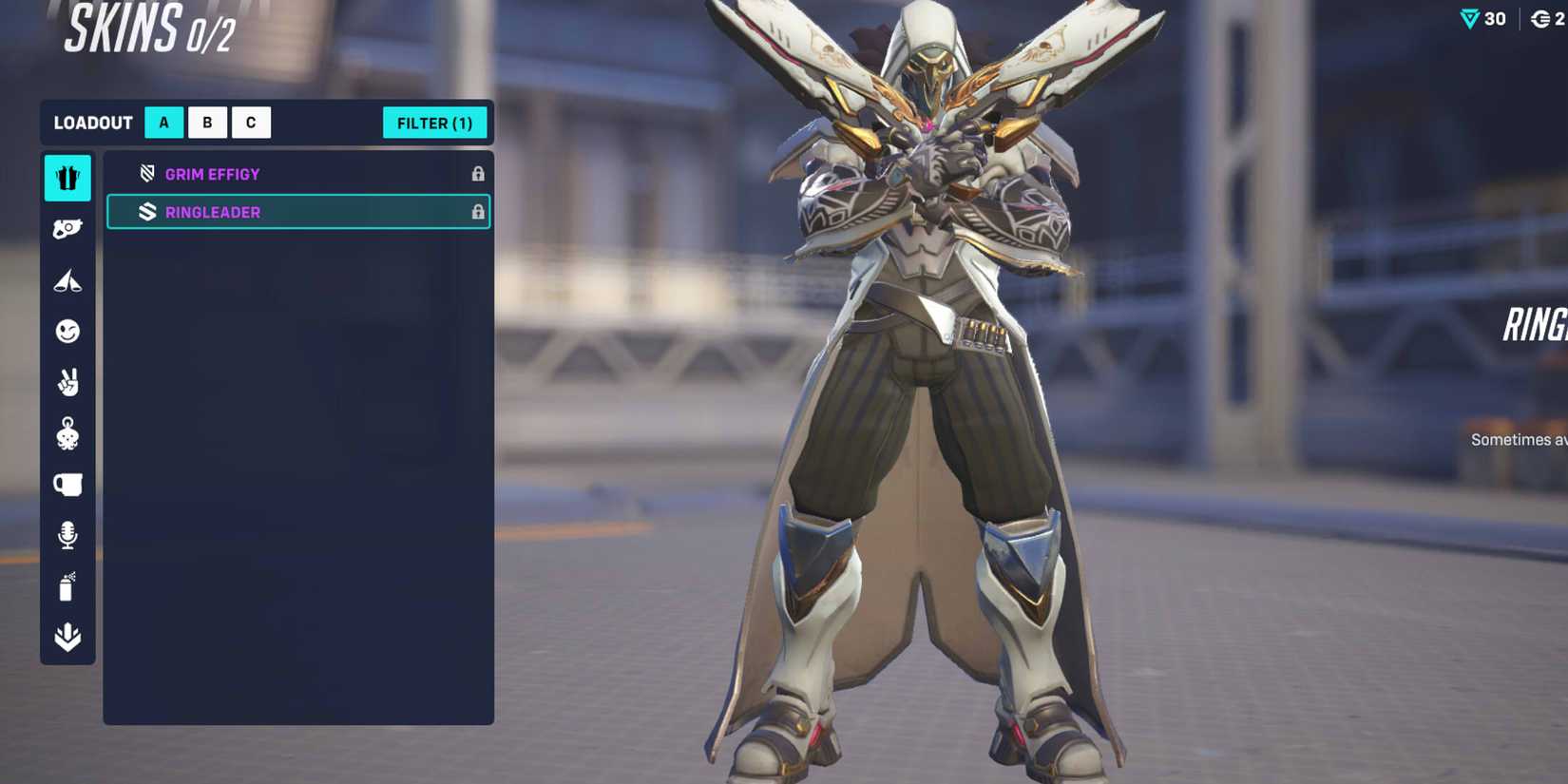Click the lock icon beside Ringleader
The width and height of the screenshot is (1568, 784).
(478, 211)
